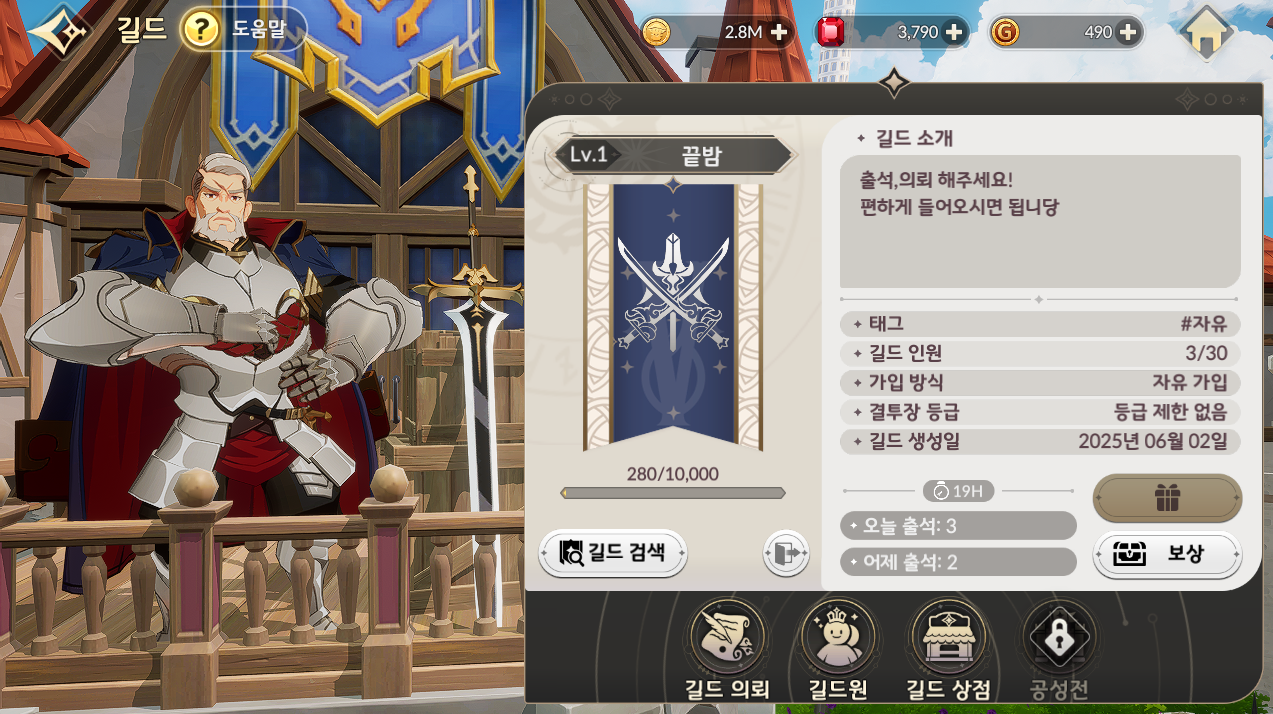1273x714 pixels.
Task: Buy more red gems with the plus
Action: click(954, 32)
